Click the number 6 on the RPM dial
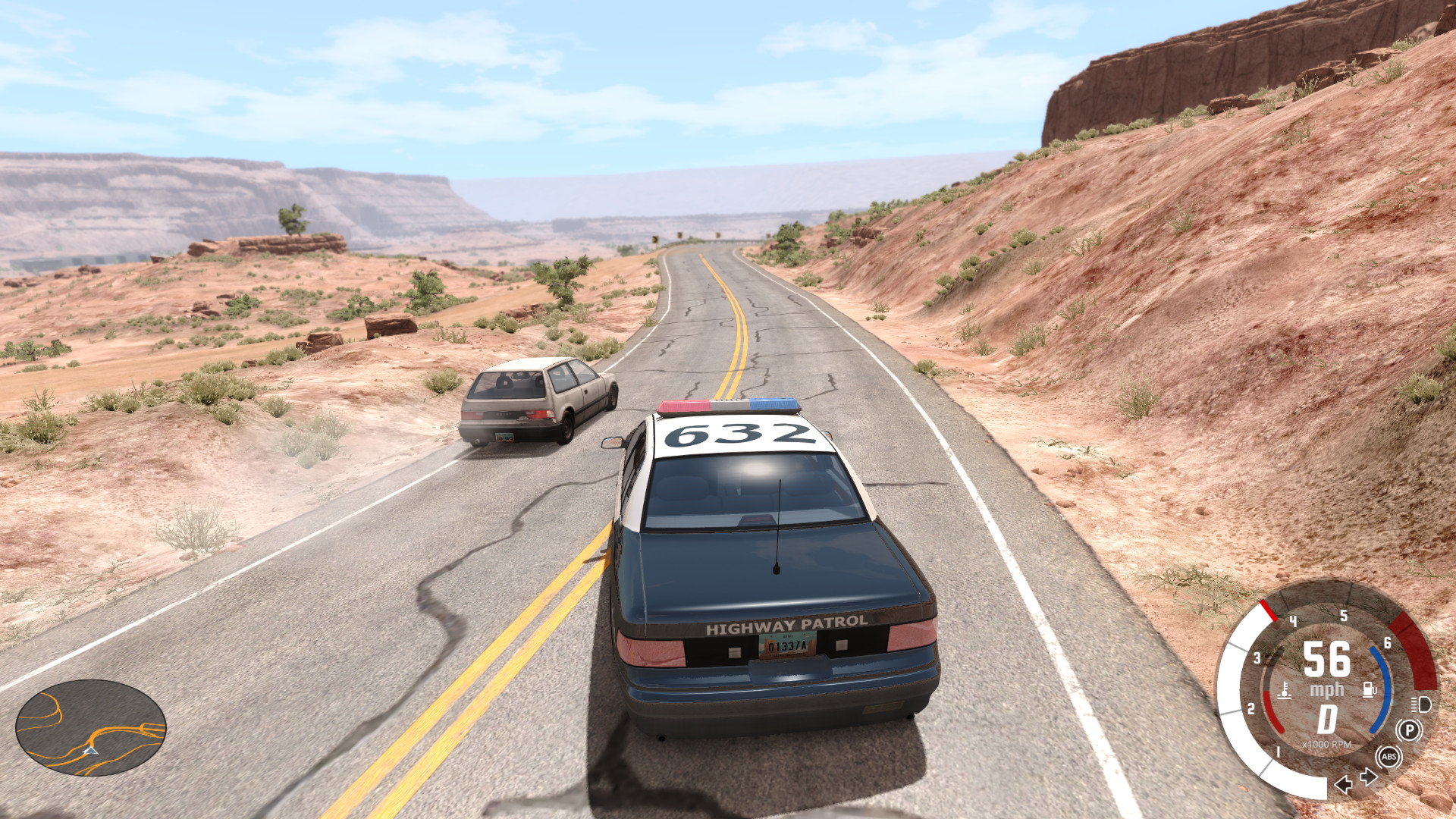The width and height of the screenshot is (1456, 819). pyautogui.click(x=1387, y=642)
